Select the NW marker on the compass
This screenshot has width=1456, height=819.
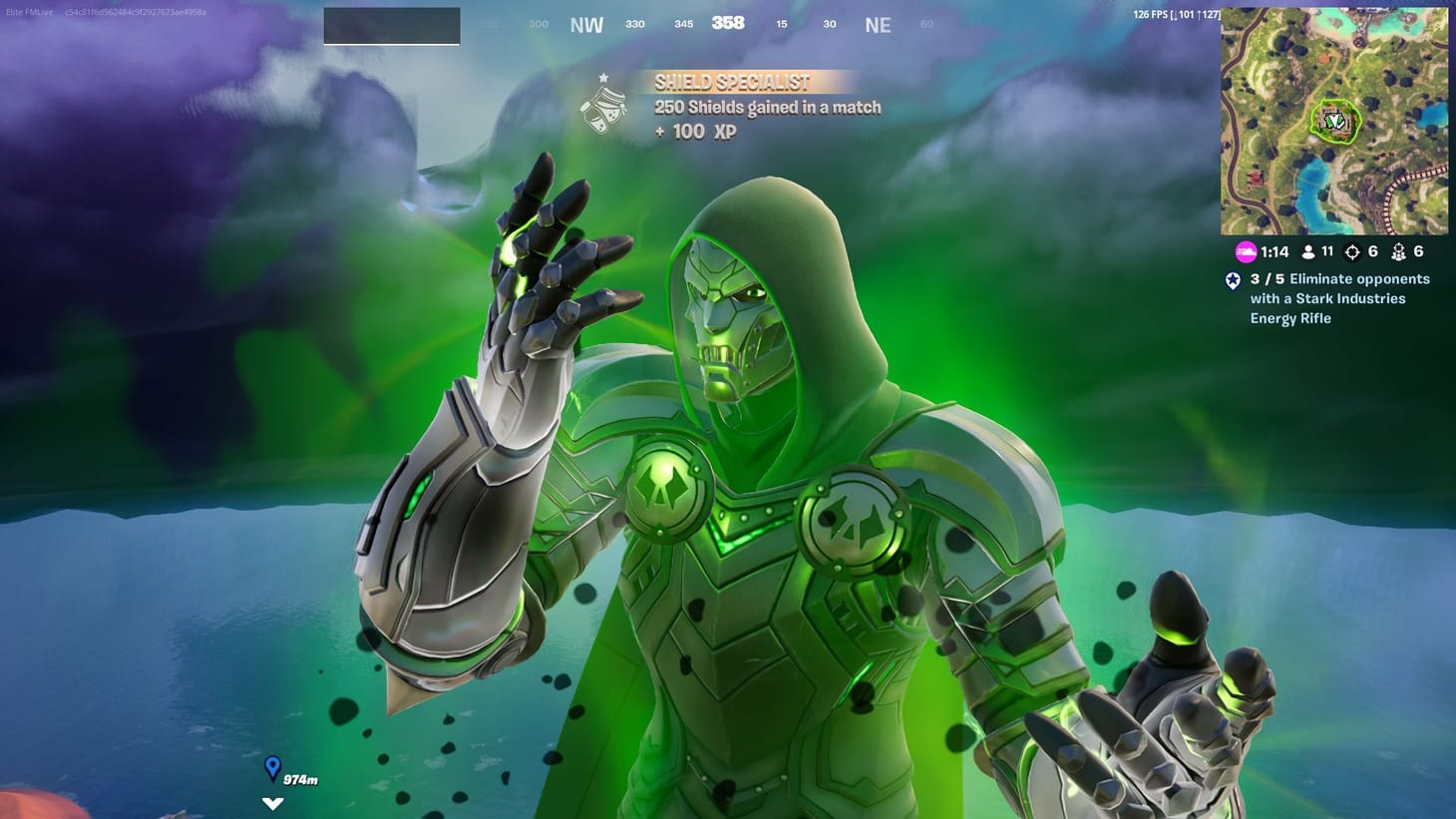coord(585,24)
